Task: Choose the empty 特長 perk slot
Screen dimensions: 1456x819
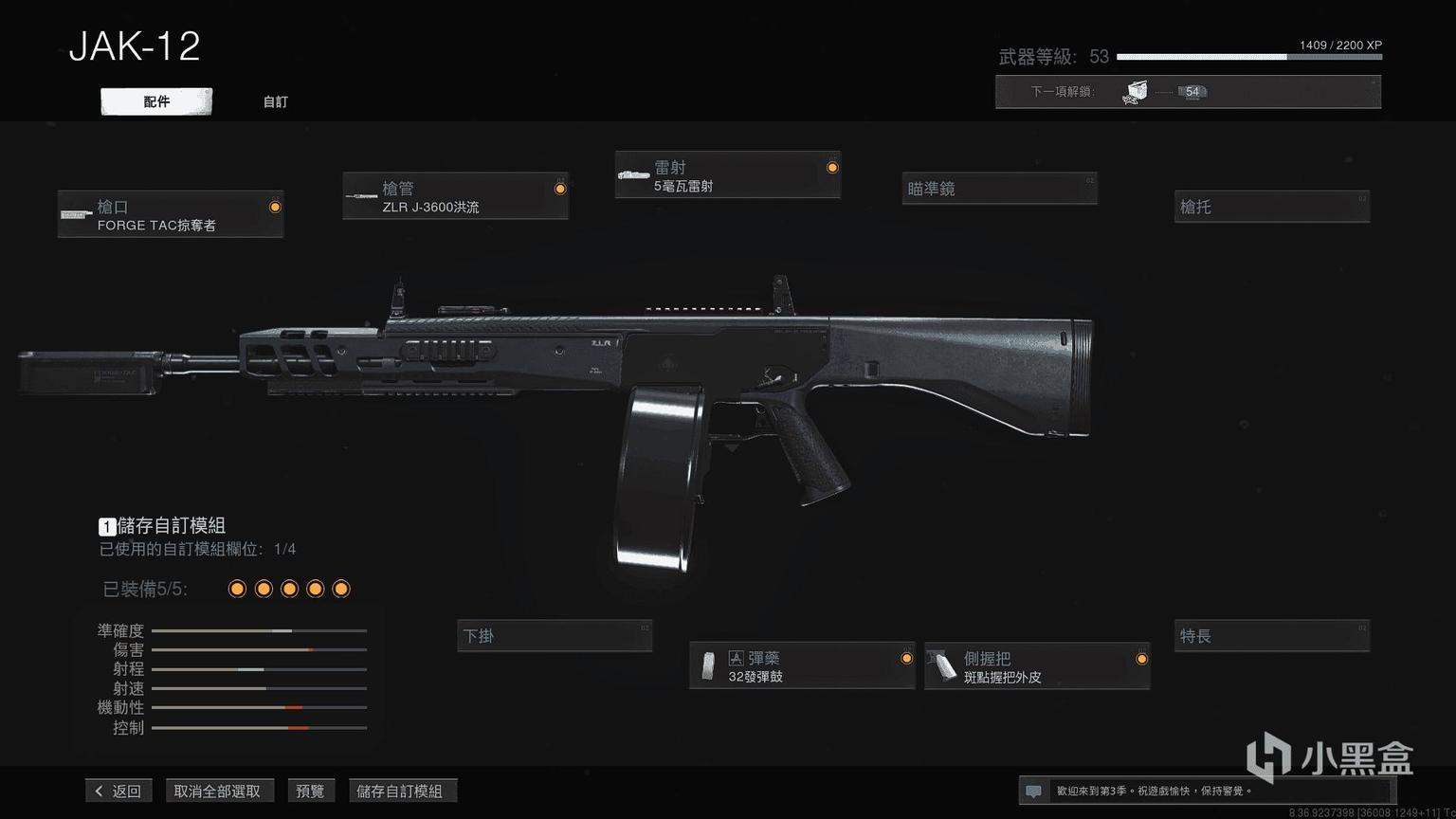Action: (1271, 636)
